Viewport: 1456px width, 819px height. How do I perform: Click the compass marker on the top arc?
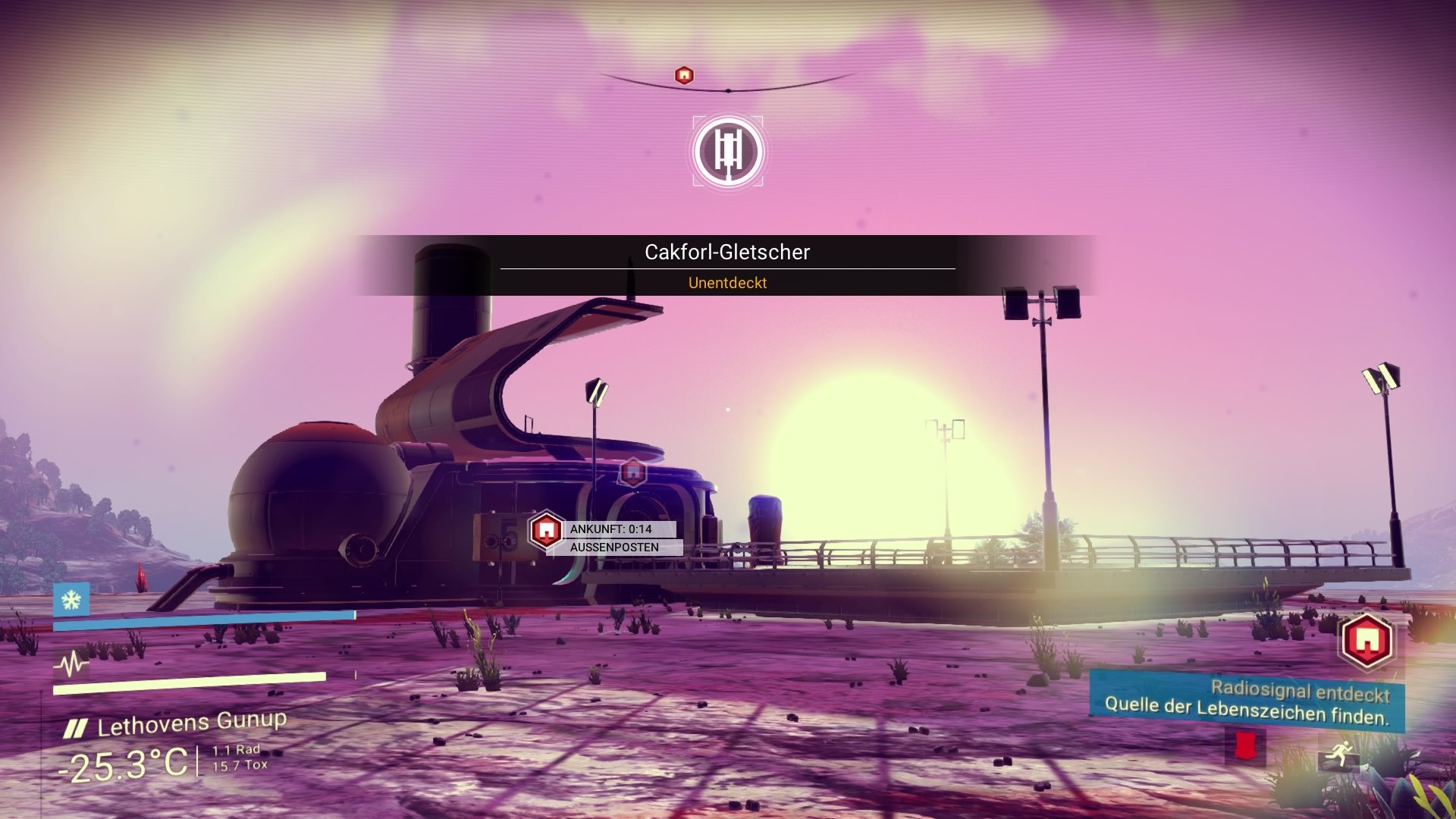click(x=683, y=74)
